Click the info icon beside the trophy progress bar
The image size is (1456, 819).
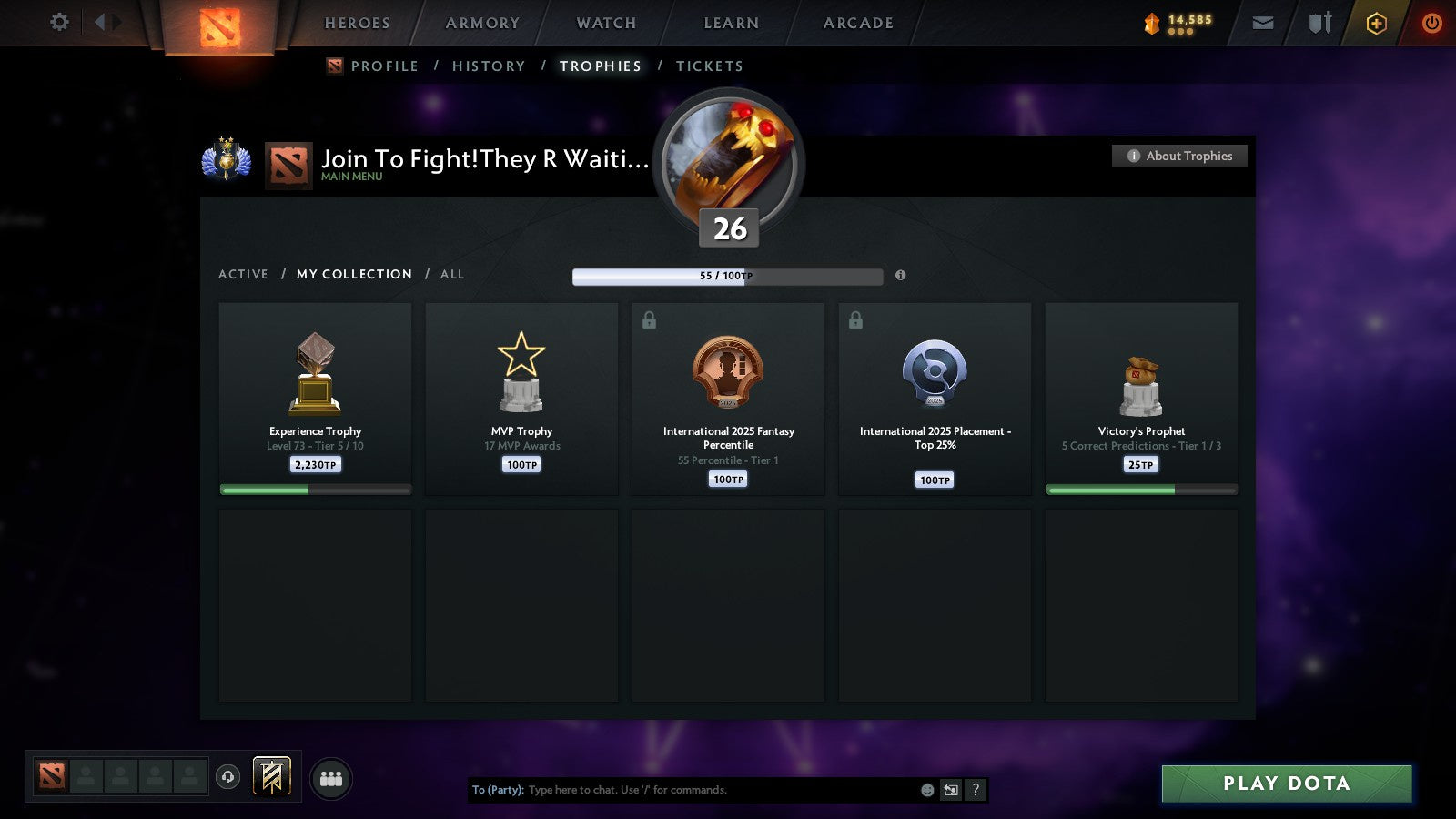[x=901, y=275]
